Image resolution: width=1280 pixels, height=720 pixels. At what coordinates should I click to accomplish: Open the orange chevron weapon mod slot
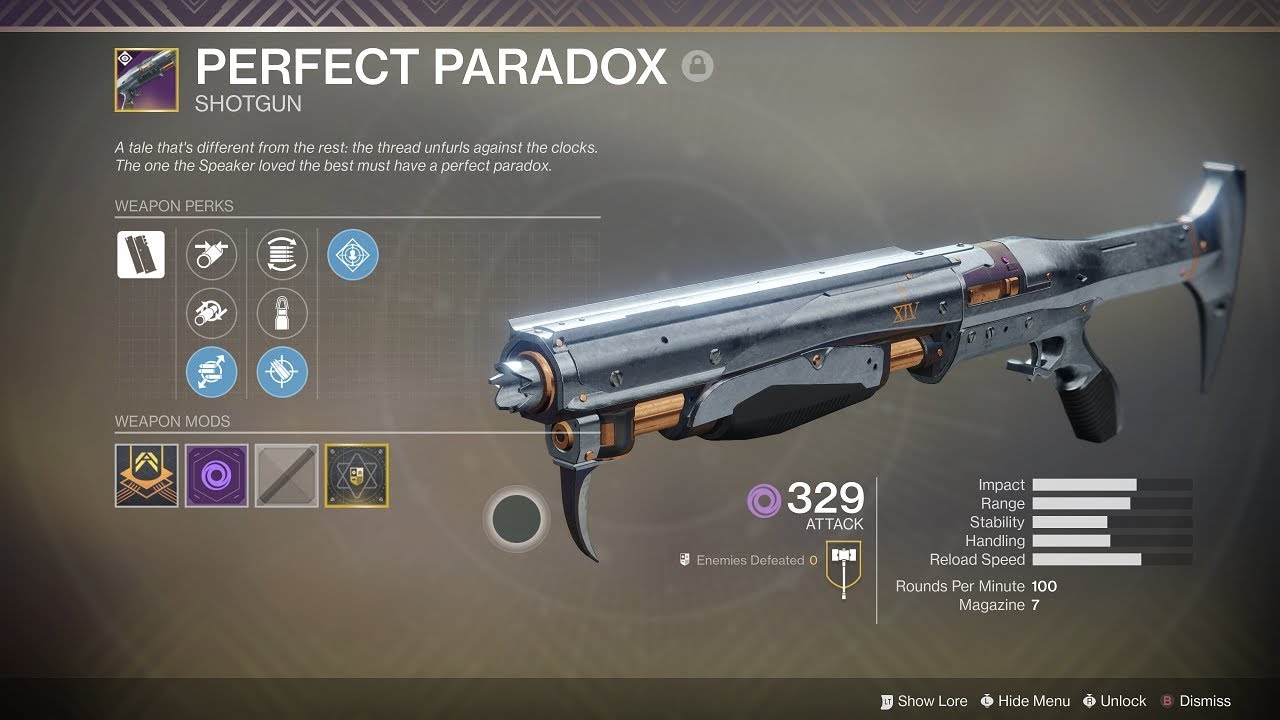(x=147, y=476)
